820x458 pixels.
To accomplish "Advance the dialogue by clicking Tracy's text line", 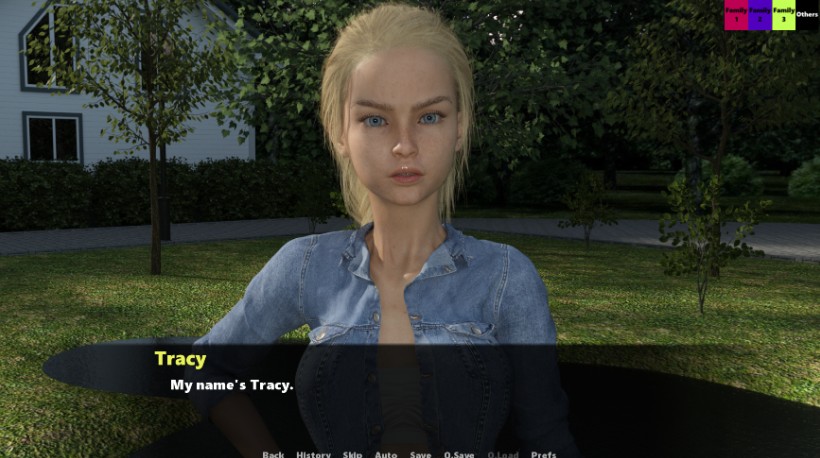I will point(231,385).
